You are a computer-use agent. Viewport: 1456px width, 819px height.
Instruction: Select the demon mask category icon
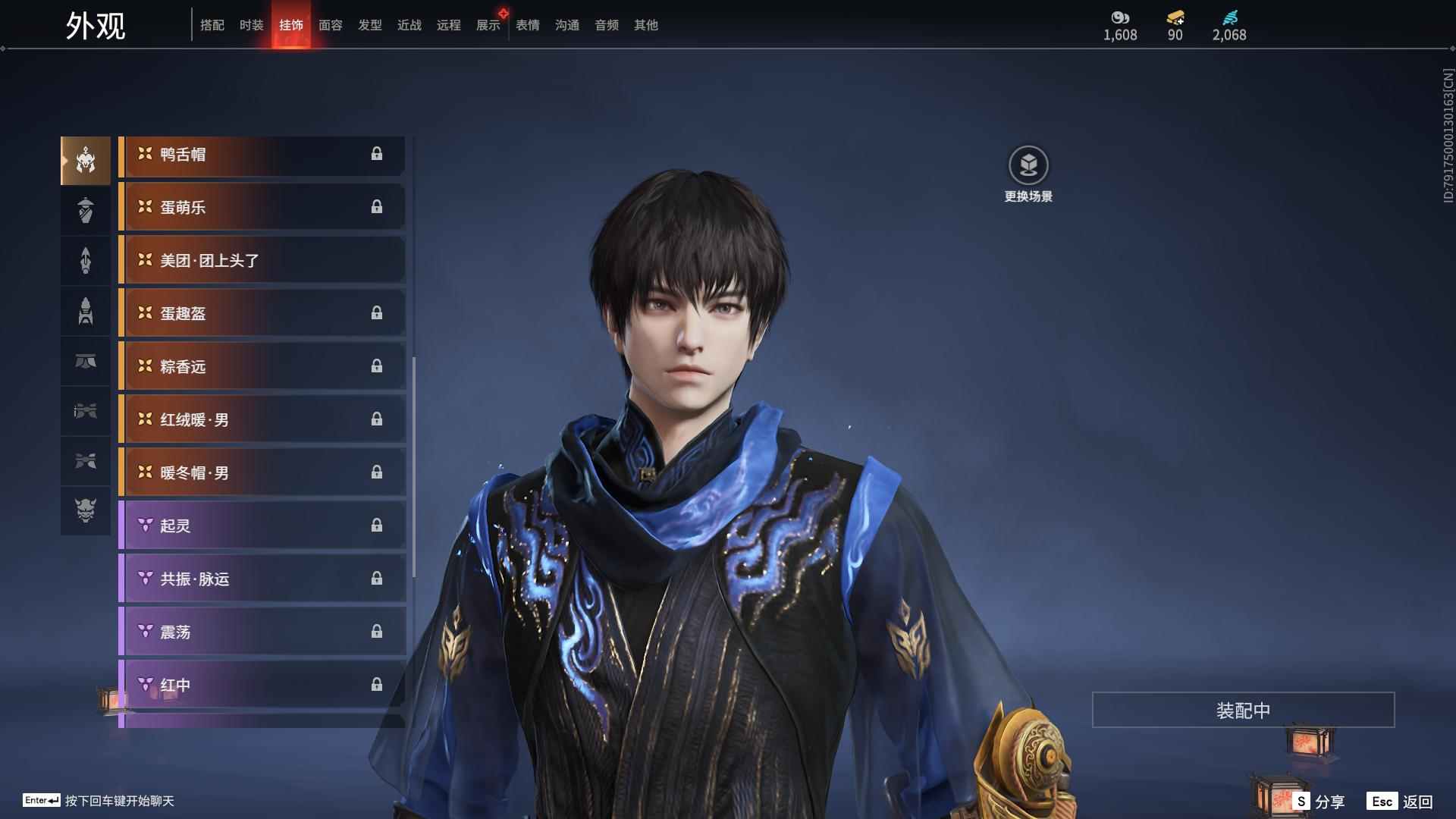86,510
